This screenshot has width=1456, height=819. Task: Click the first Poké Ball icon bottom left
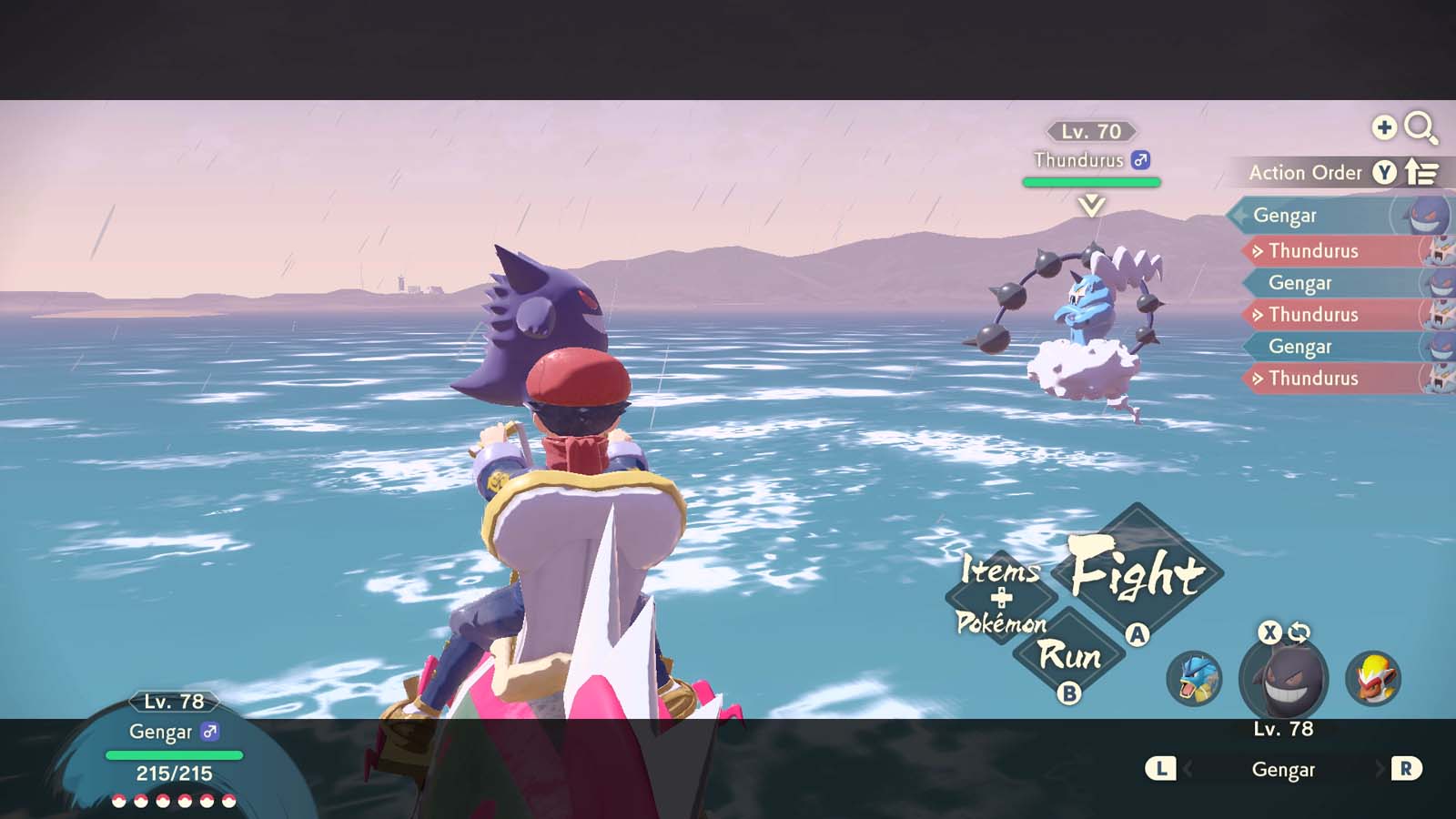coord(118,803)
